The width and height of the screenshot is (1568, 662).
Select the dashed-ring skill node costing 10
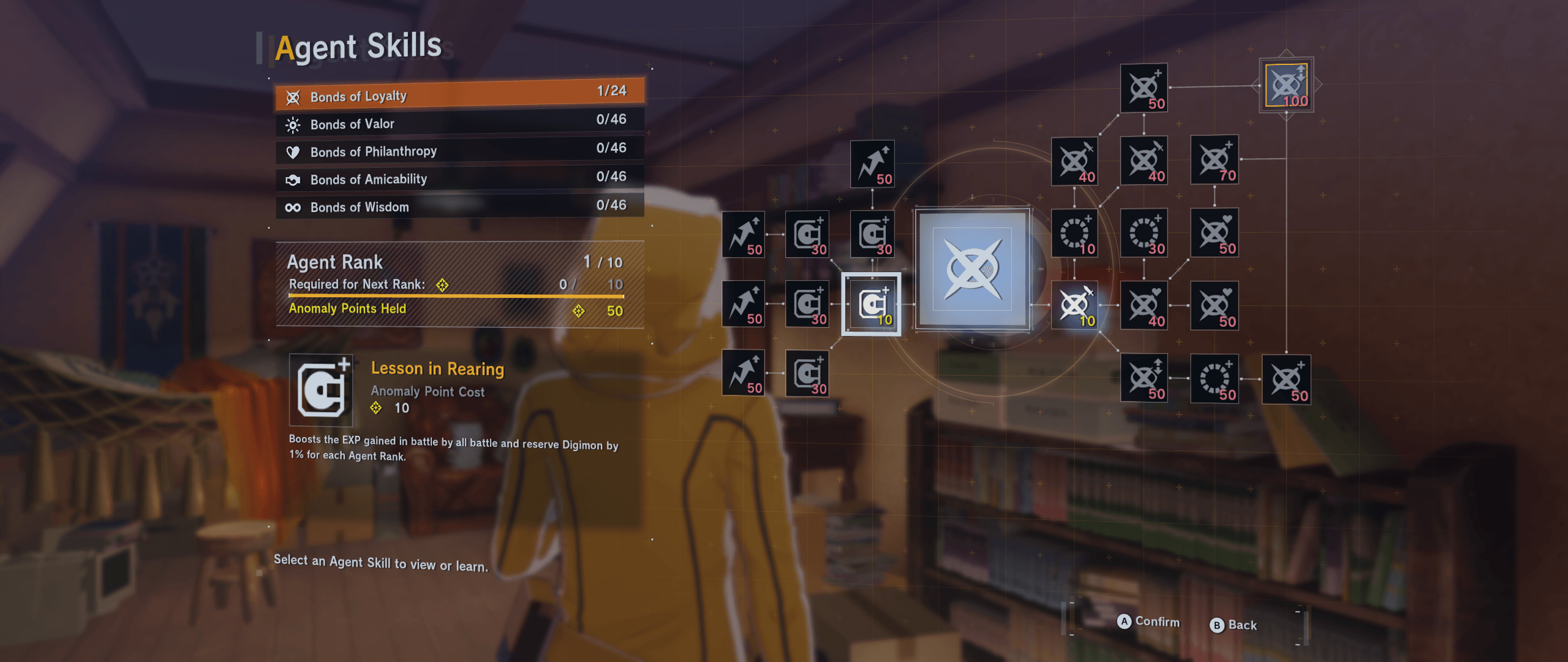pos(1075,233)
